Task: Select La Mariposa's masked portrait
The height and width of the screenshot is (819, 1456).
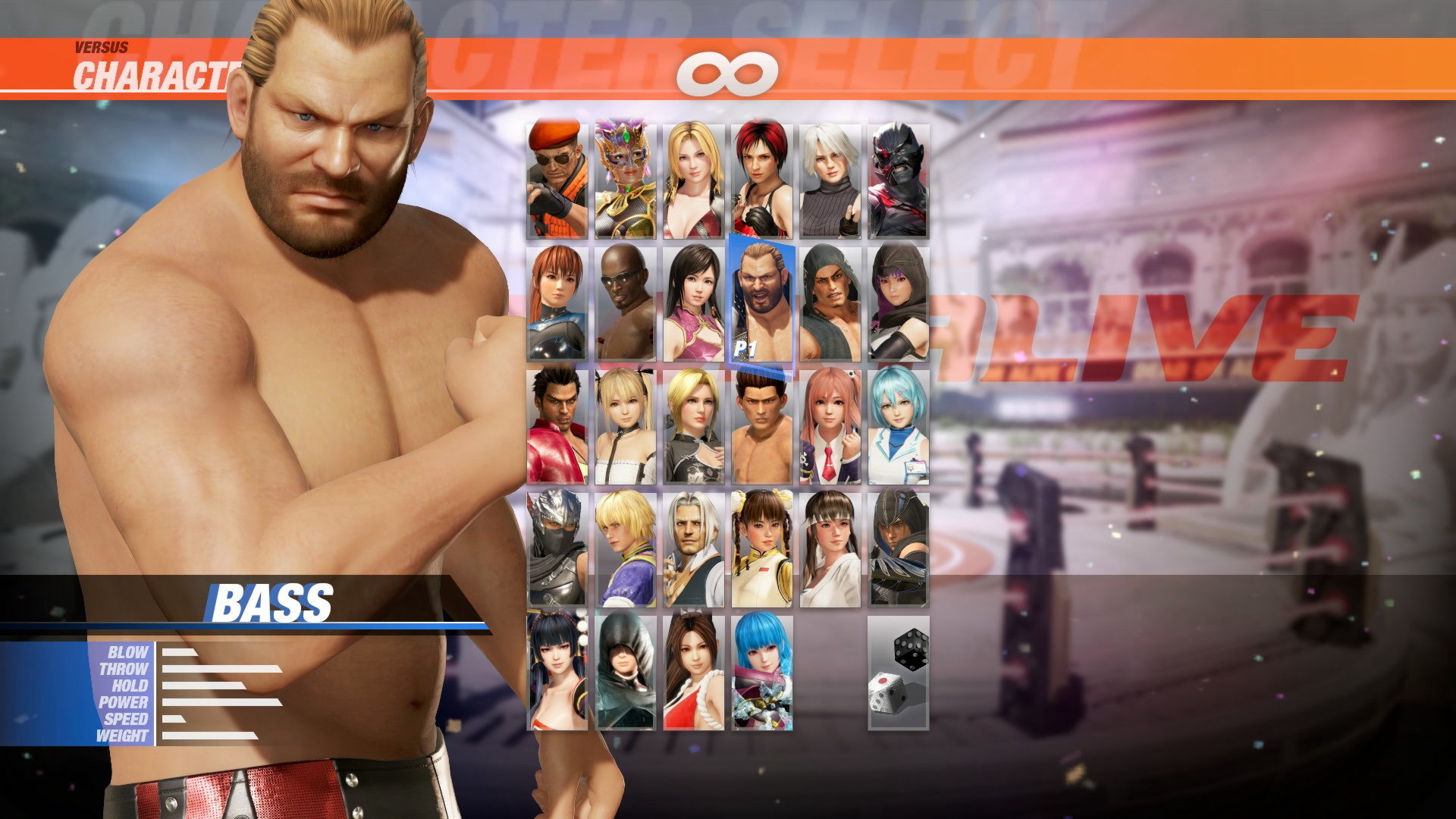Action: [626, 178]
